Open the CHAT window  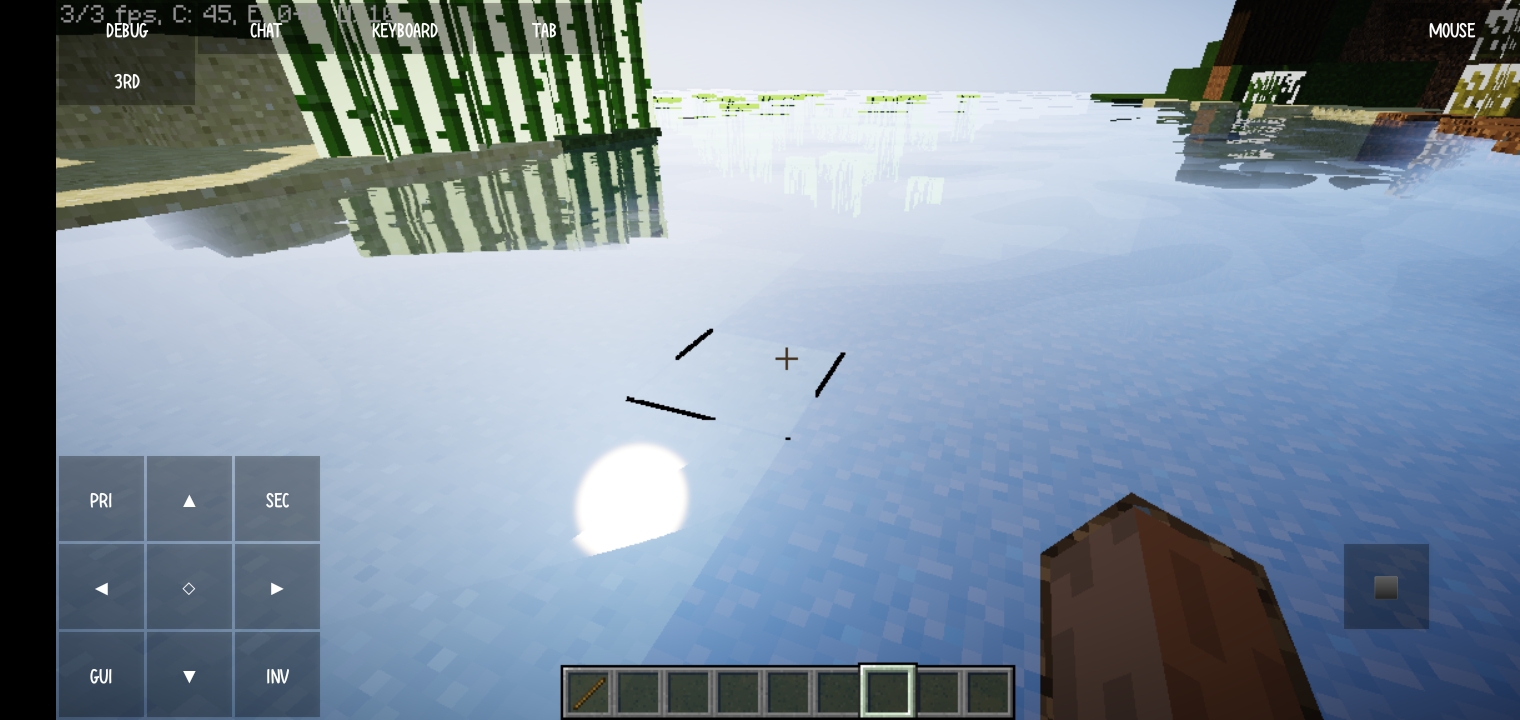(265, 30)
